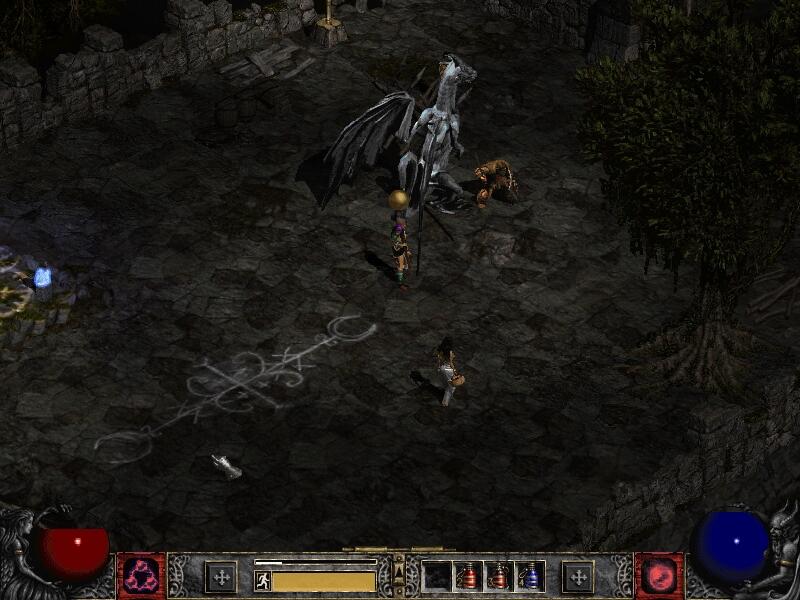Toggle the run/walk running-figure button

point(263,581)
